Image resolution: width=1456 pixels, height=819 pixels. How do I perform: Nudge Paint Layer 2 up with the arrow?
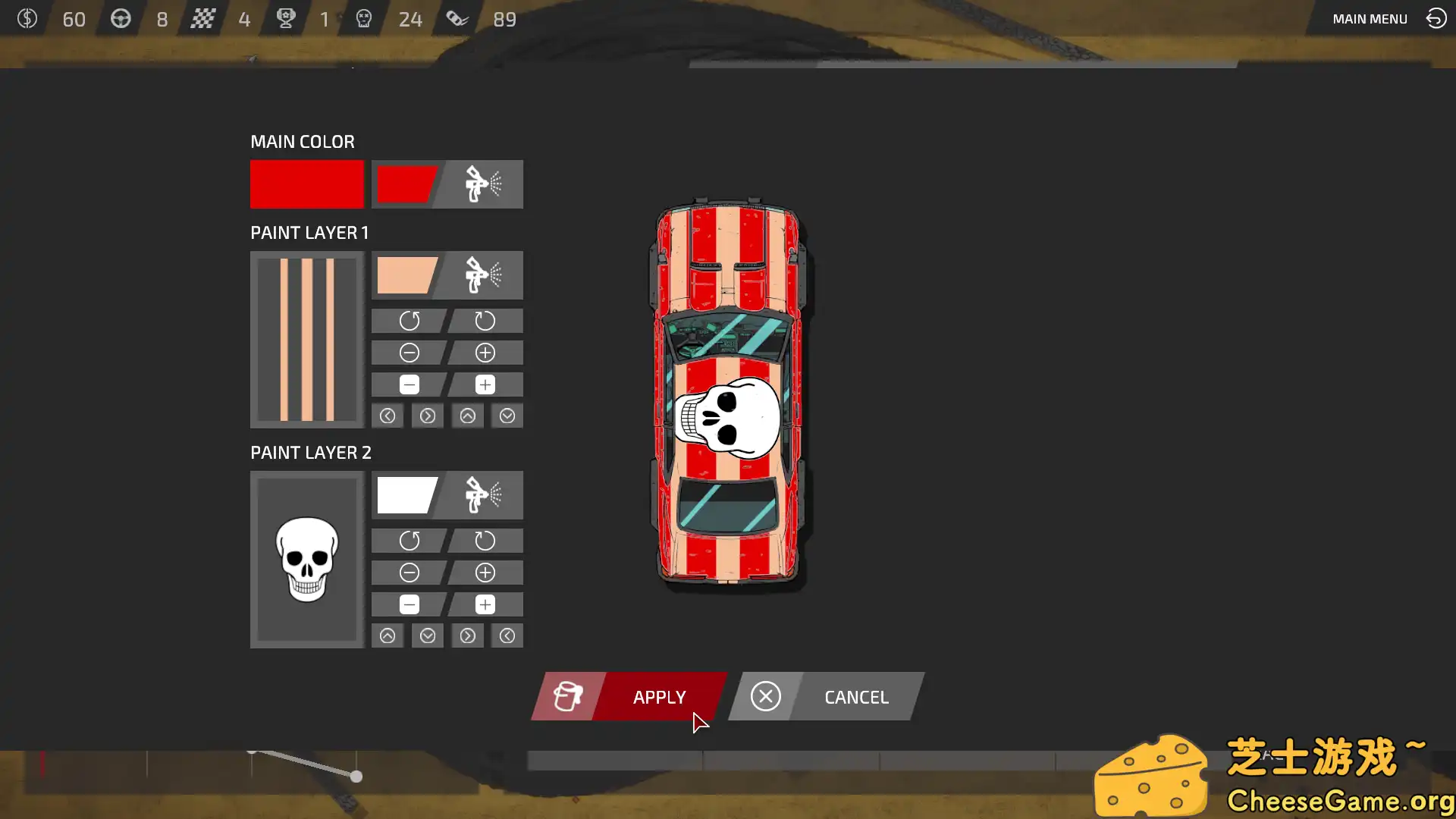[x=388, y=635]
